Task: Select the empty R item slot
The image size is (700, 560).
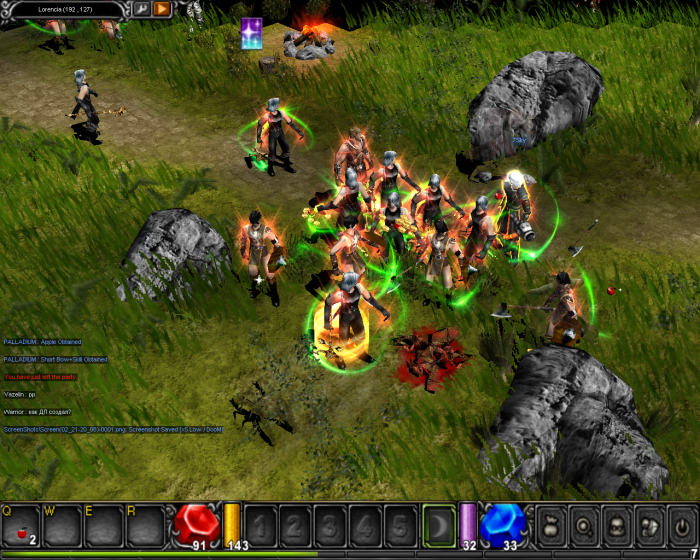Action: 145,525
